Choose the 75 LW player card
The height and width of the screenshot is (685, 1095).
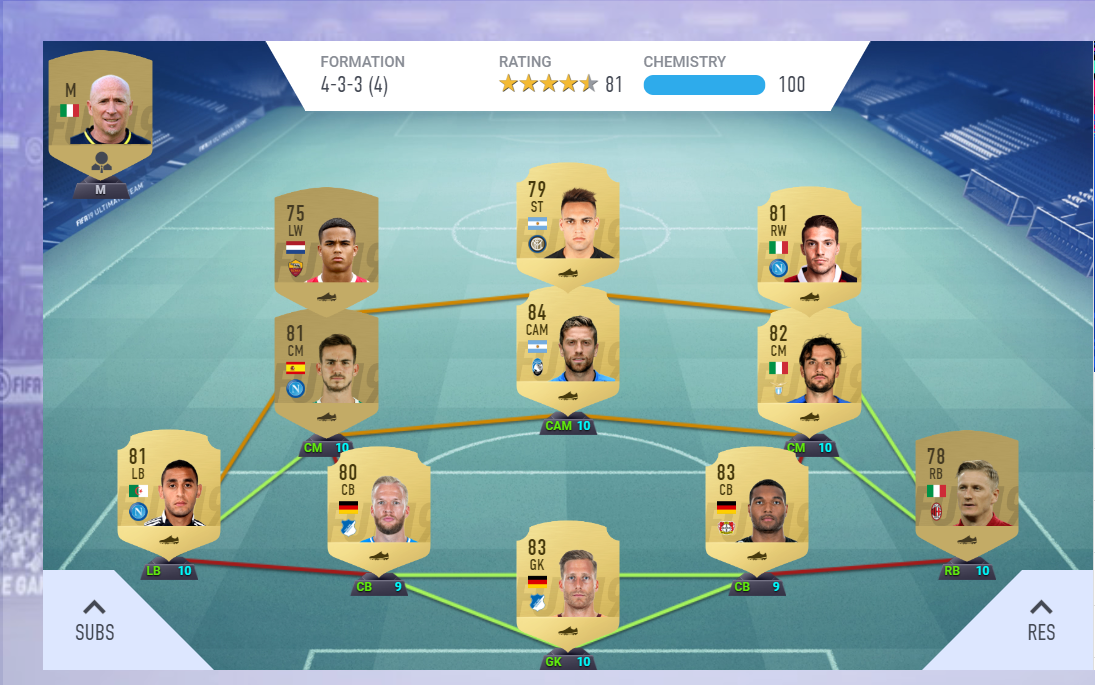pyautogui.click(x=326, y=245)
